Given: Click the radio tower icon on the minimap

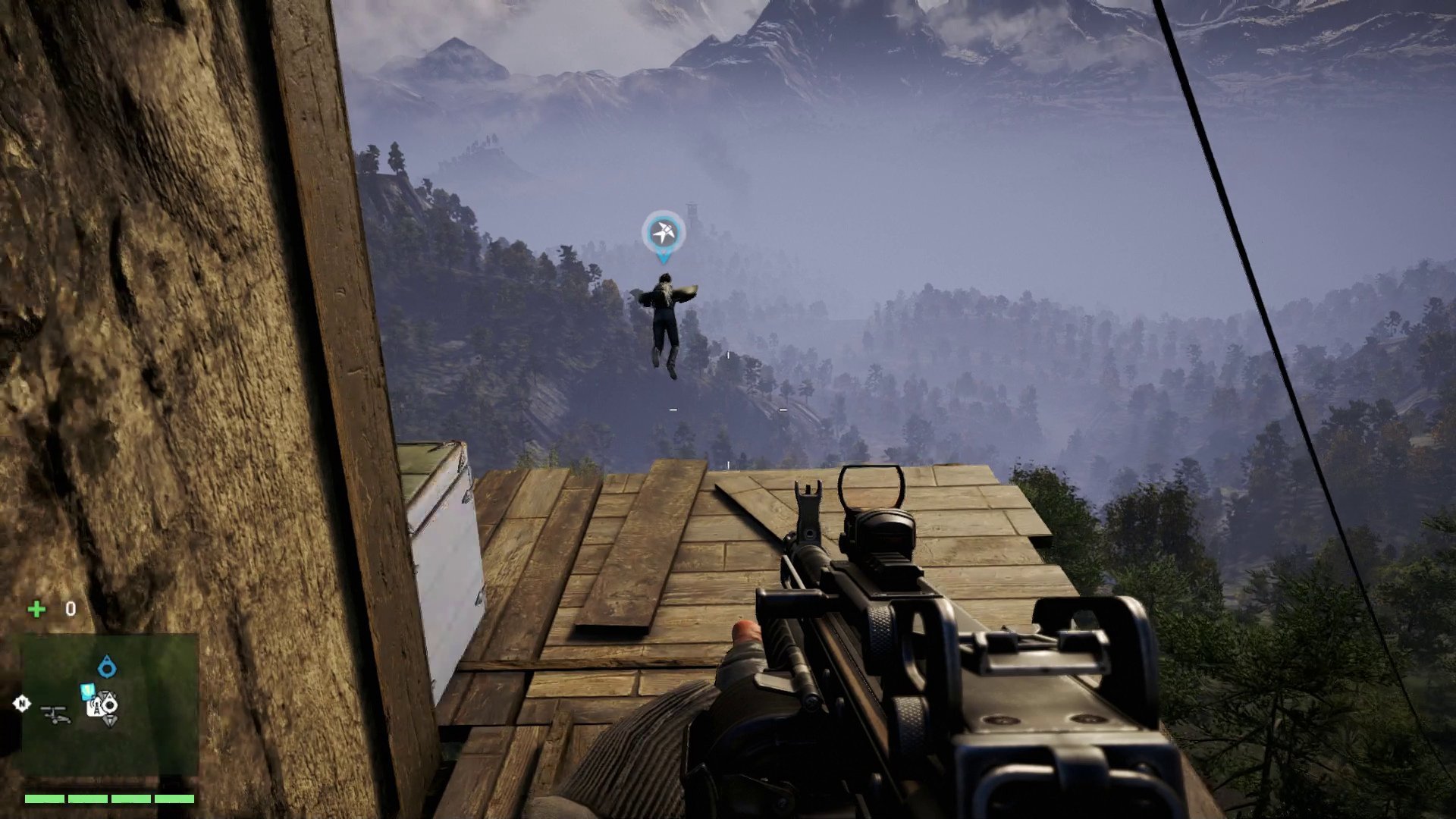Looking at the screenshot, I should click(96, 708).
